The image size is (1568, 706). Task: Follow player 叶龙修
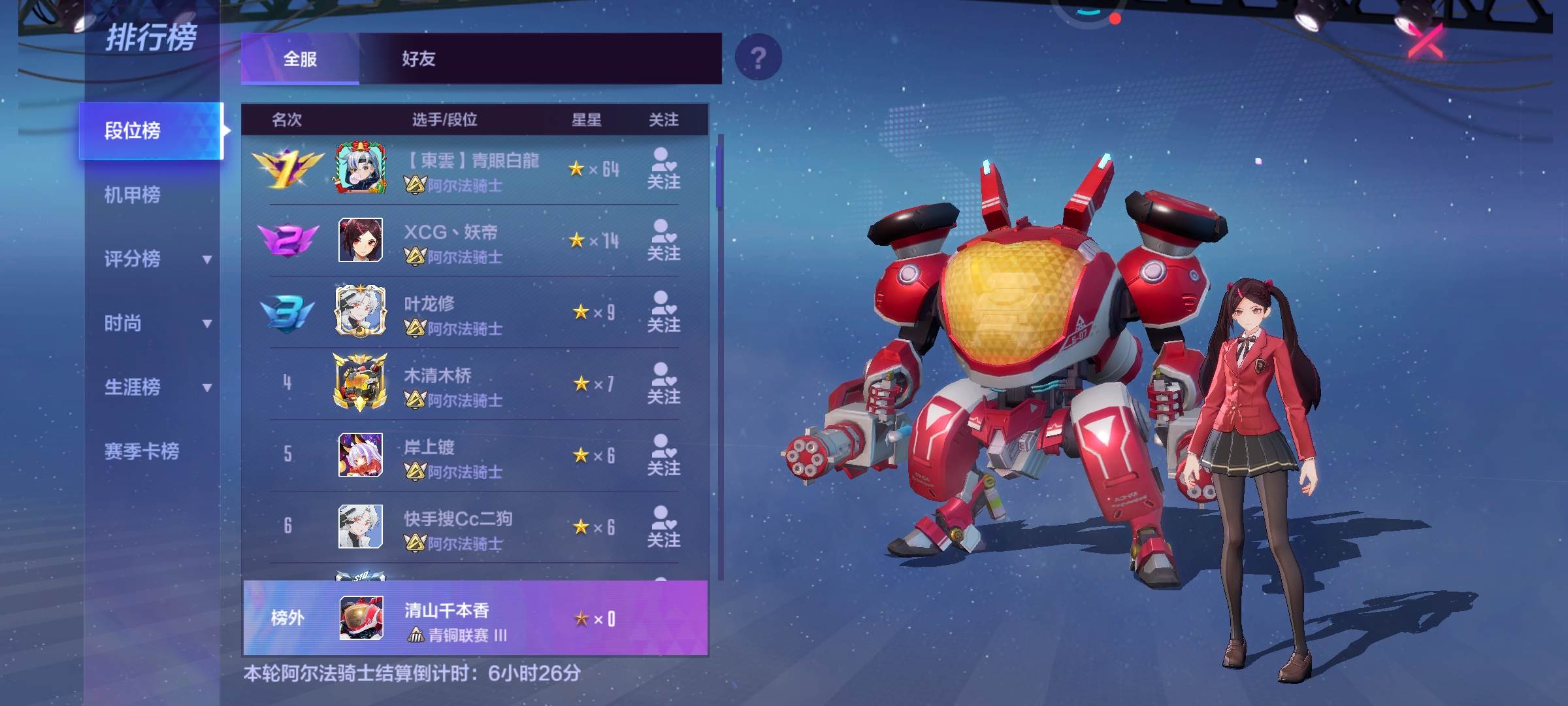(663, 312)
